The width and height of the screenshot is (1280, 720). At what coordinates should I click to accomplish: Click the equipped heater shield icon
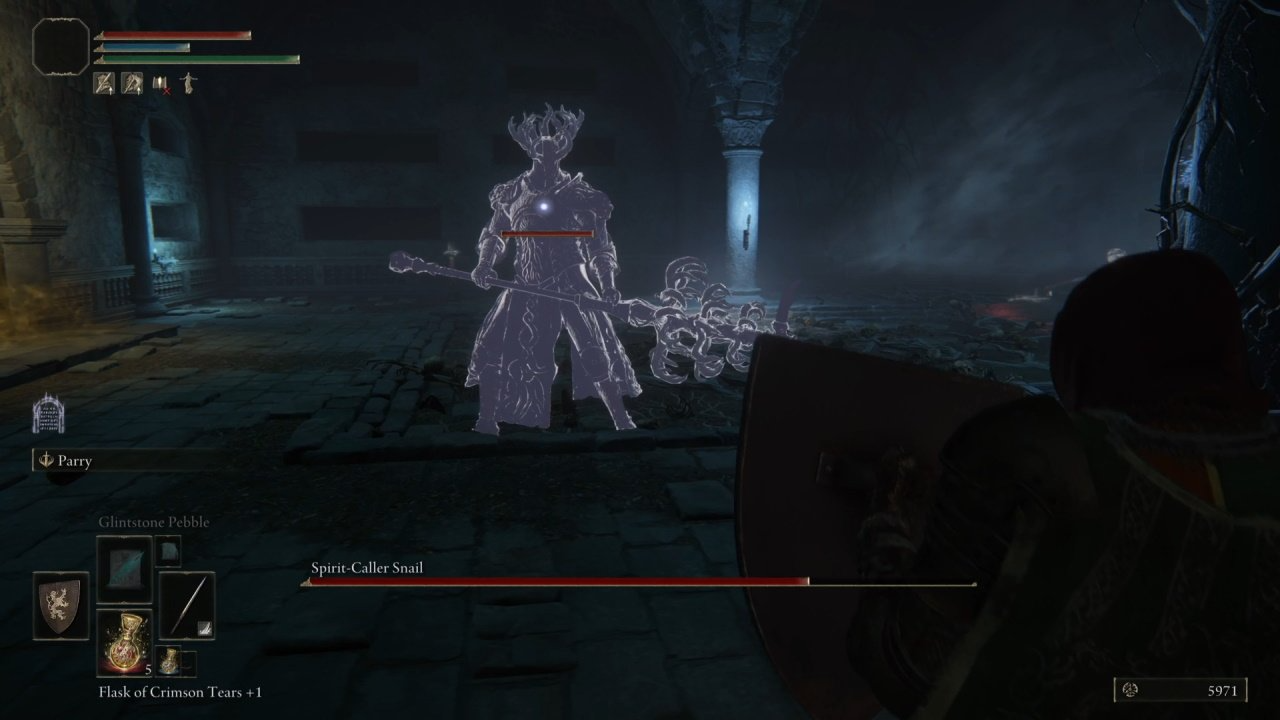pos(59,606)
